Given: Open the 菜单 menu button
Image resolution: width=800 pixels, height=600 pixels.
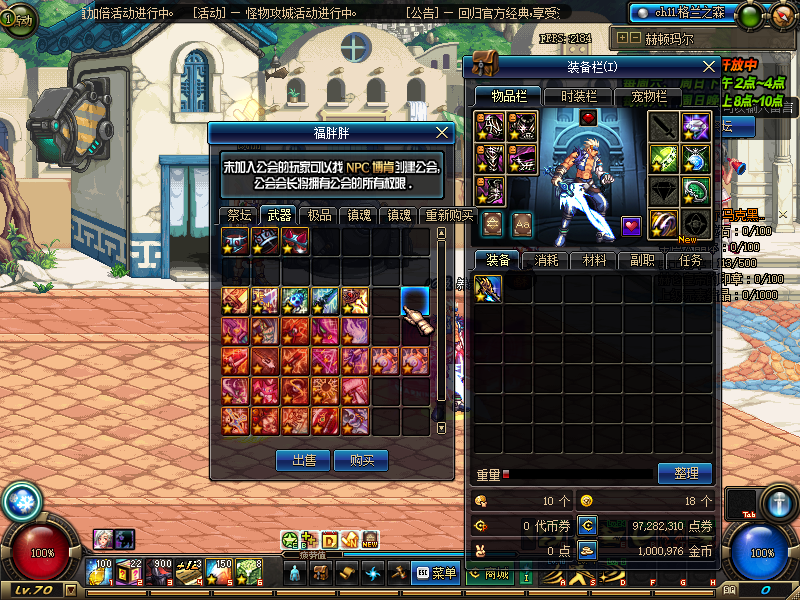Looking at the screenshot, I should [x=436, y=573].
